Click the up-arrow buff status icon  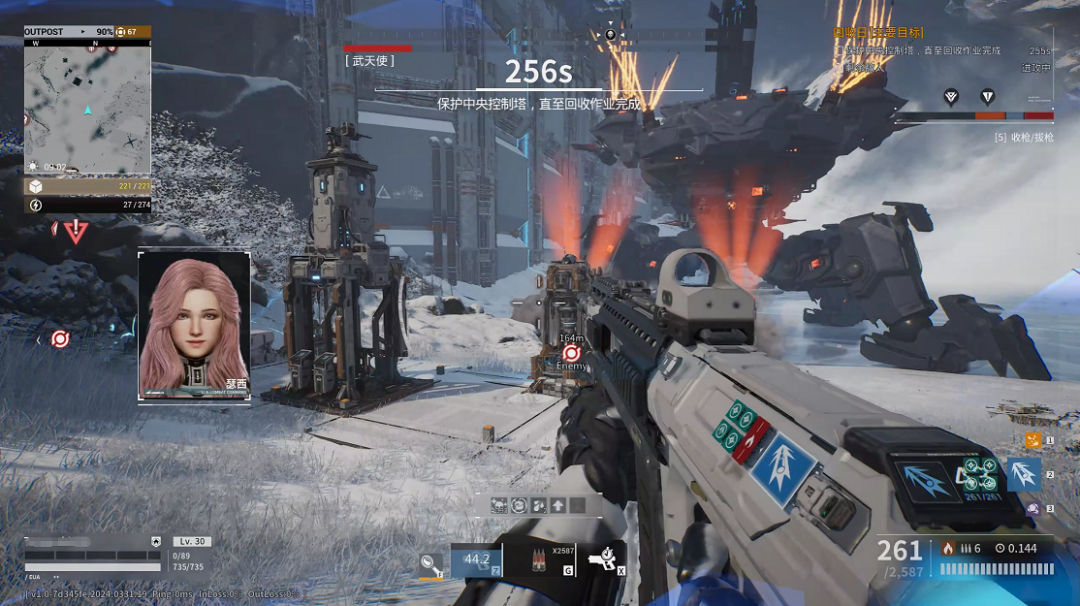tap(558, 506)
